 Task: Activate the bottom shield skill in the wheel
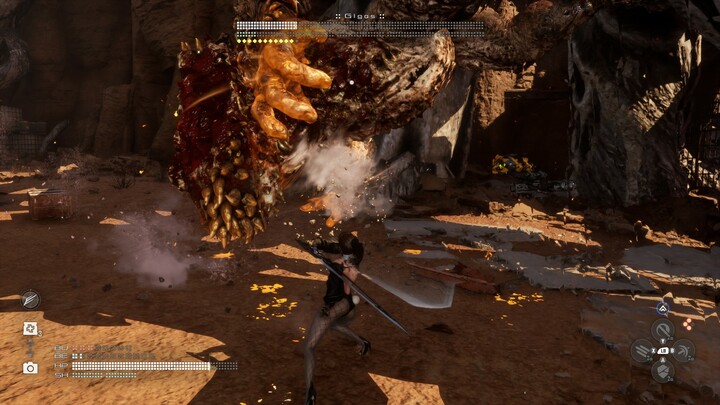pos(662,370)
